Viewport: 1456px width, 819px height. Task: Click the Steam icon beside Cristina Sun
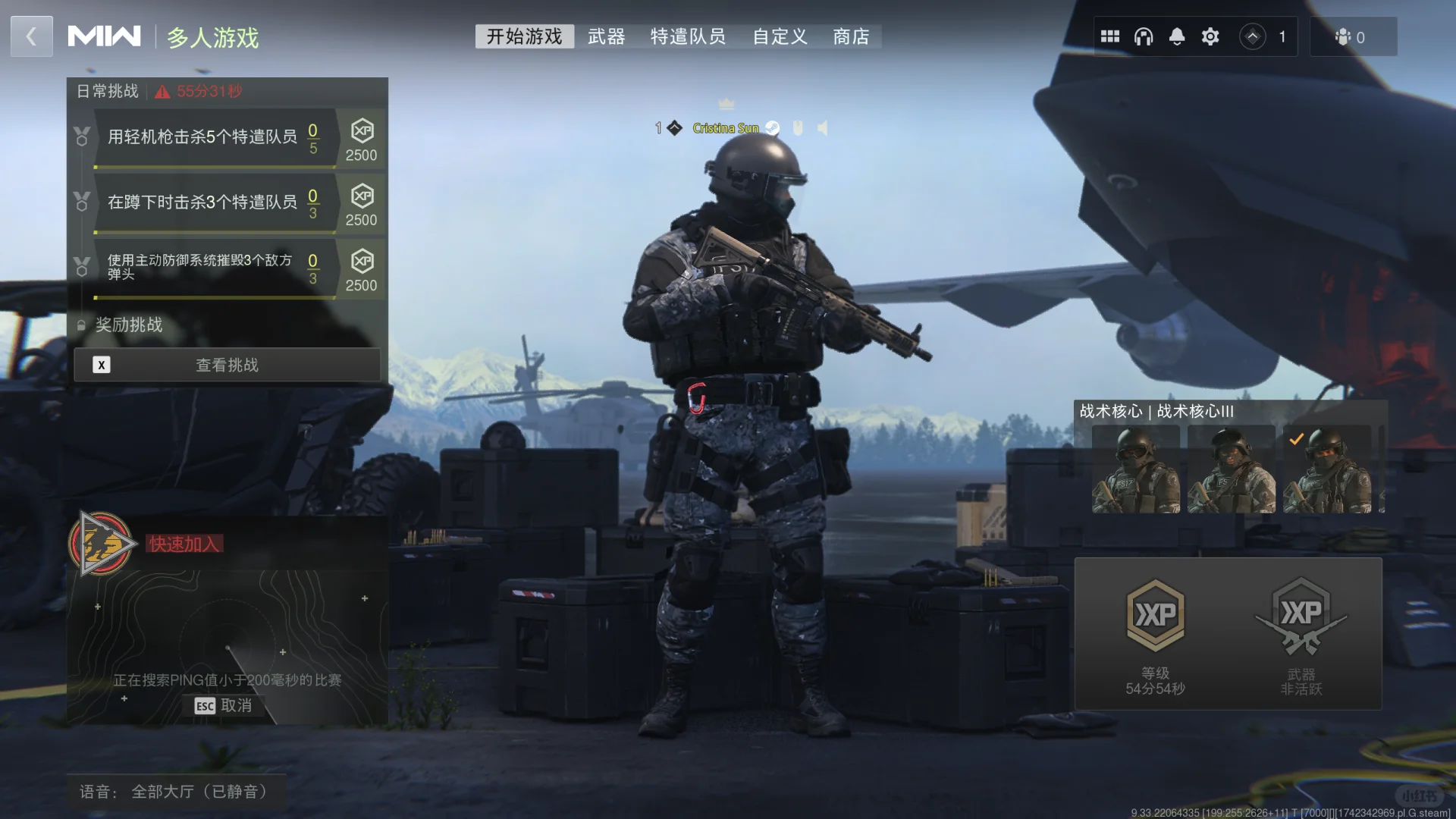773,128
